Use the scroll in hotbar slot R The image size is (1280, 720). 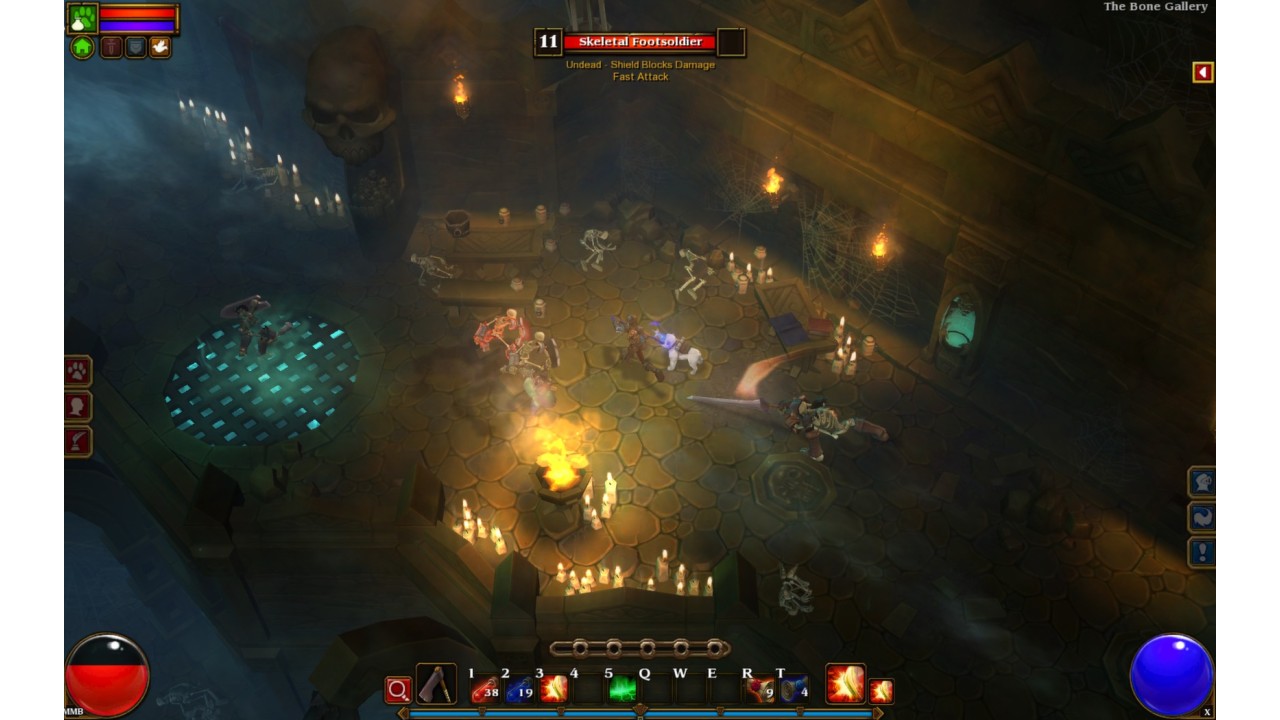(760, 689)
